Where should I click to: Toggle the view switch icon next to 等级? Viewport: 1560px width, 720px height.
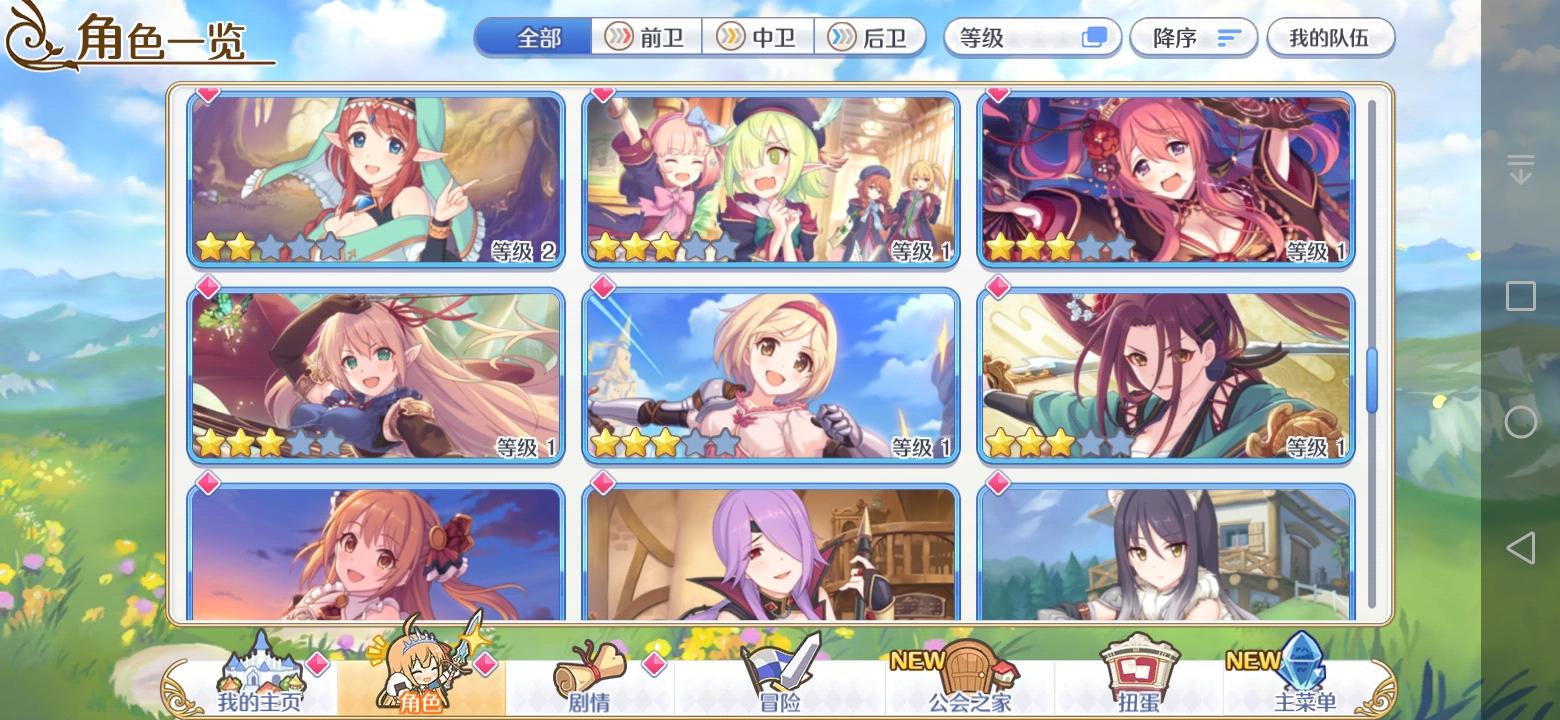pyautogui.click(x=1092, y=36)
